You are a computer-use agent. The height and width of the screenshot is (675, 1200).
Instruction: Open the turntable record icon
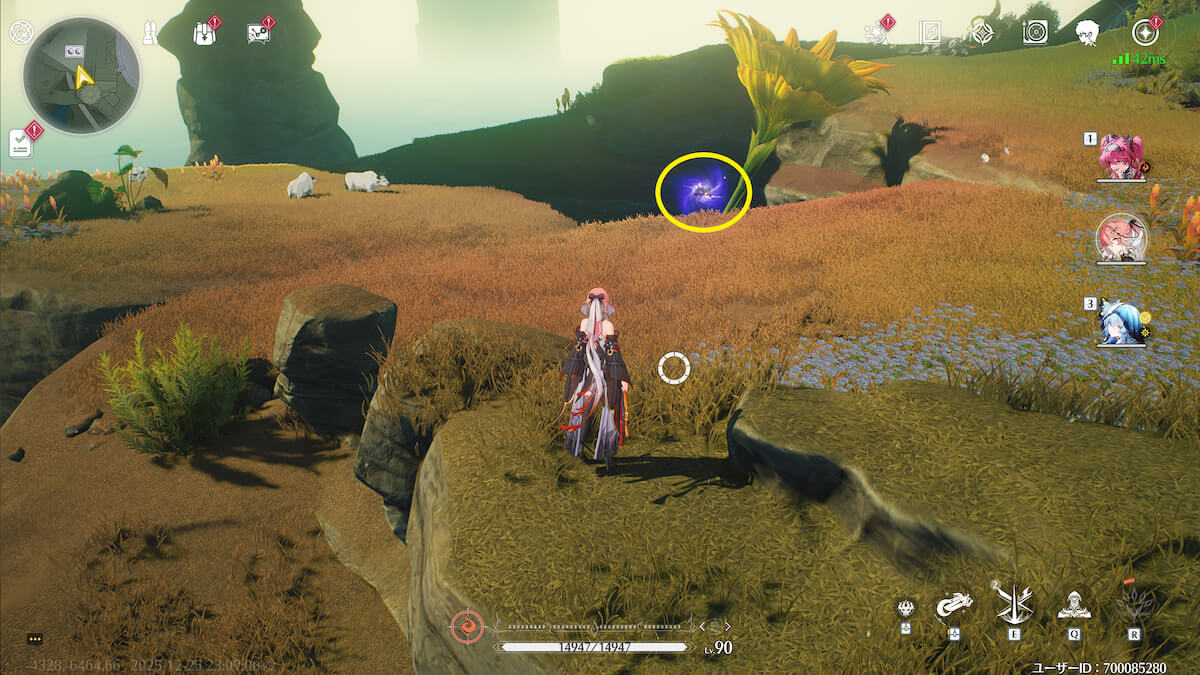coord(1035,33)
